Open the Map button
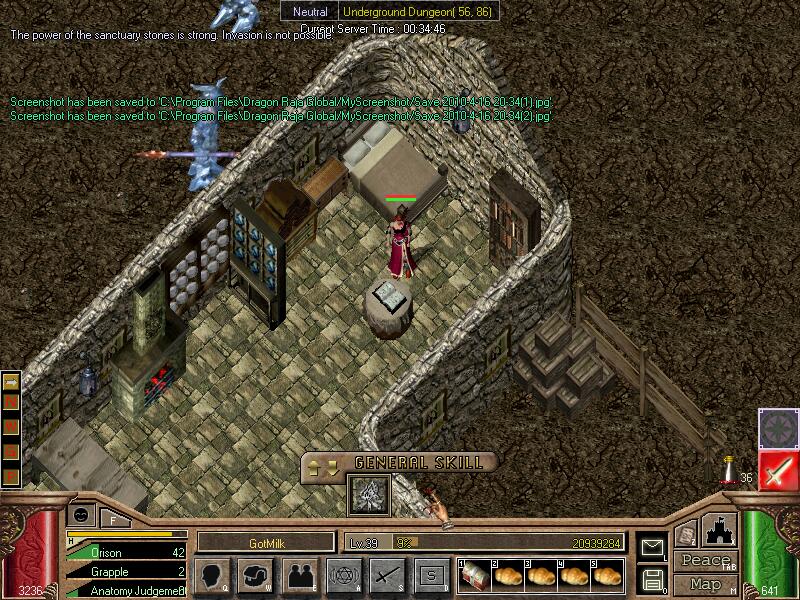Viewport: 800px width, 600px height. [x=706, y=584]
